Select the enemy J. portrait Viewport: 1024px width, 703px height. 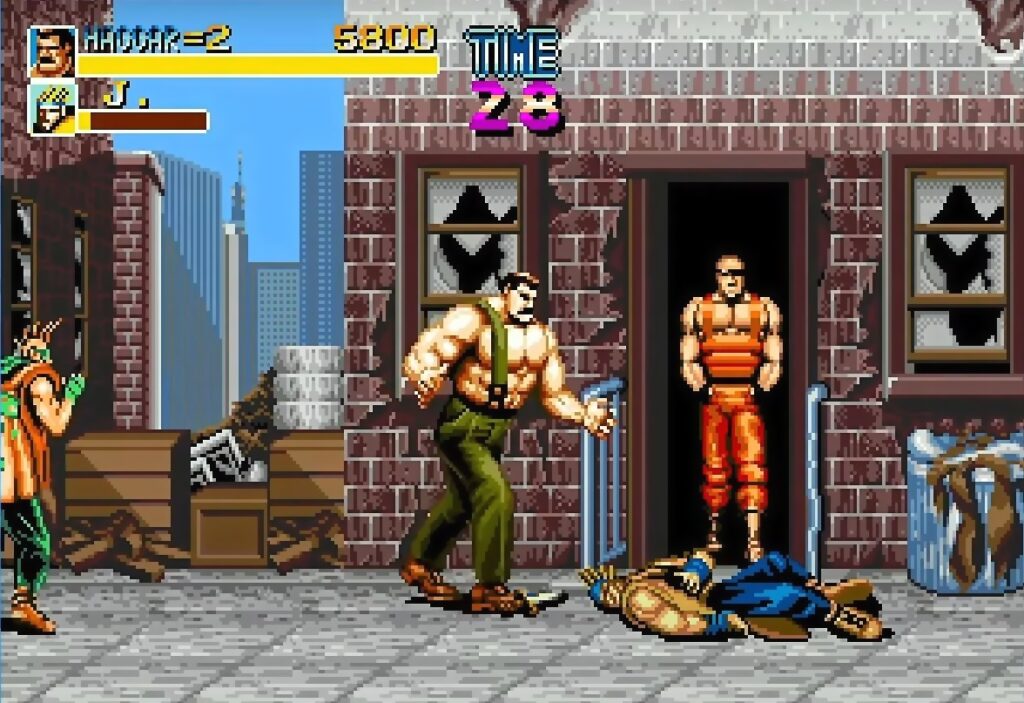click(51, 108)
